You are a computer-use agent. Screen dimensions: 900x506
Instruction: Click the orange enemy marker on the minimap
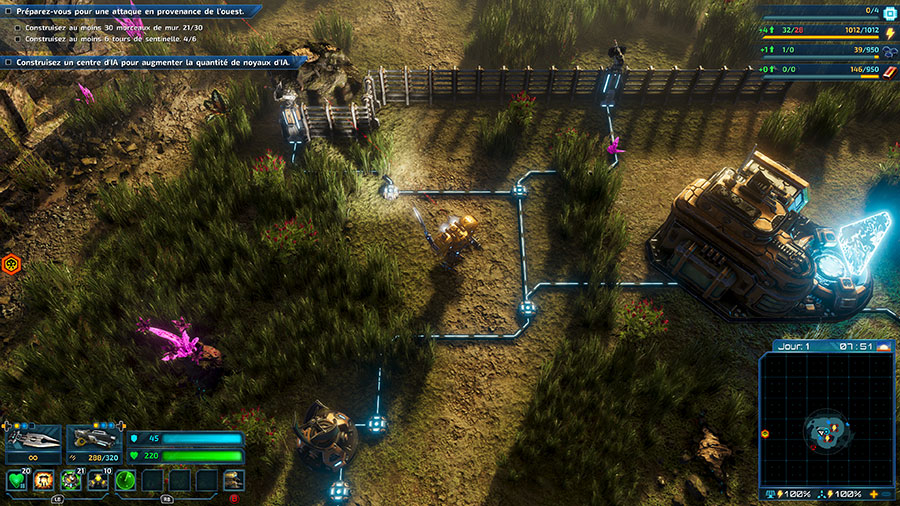pyautogui.click(x=765, y=434)
